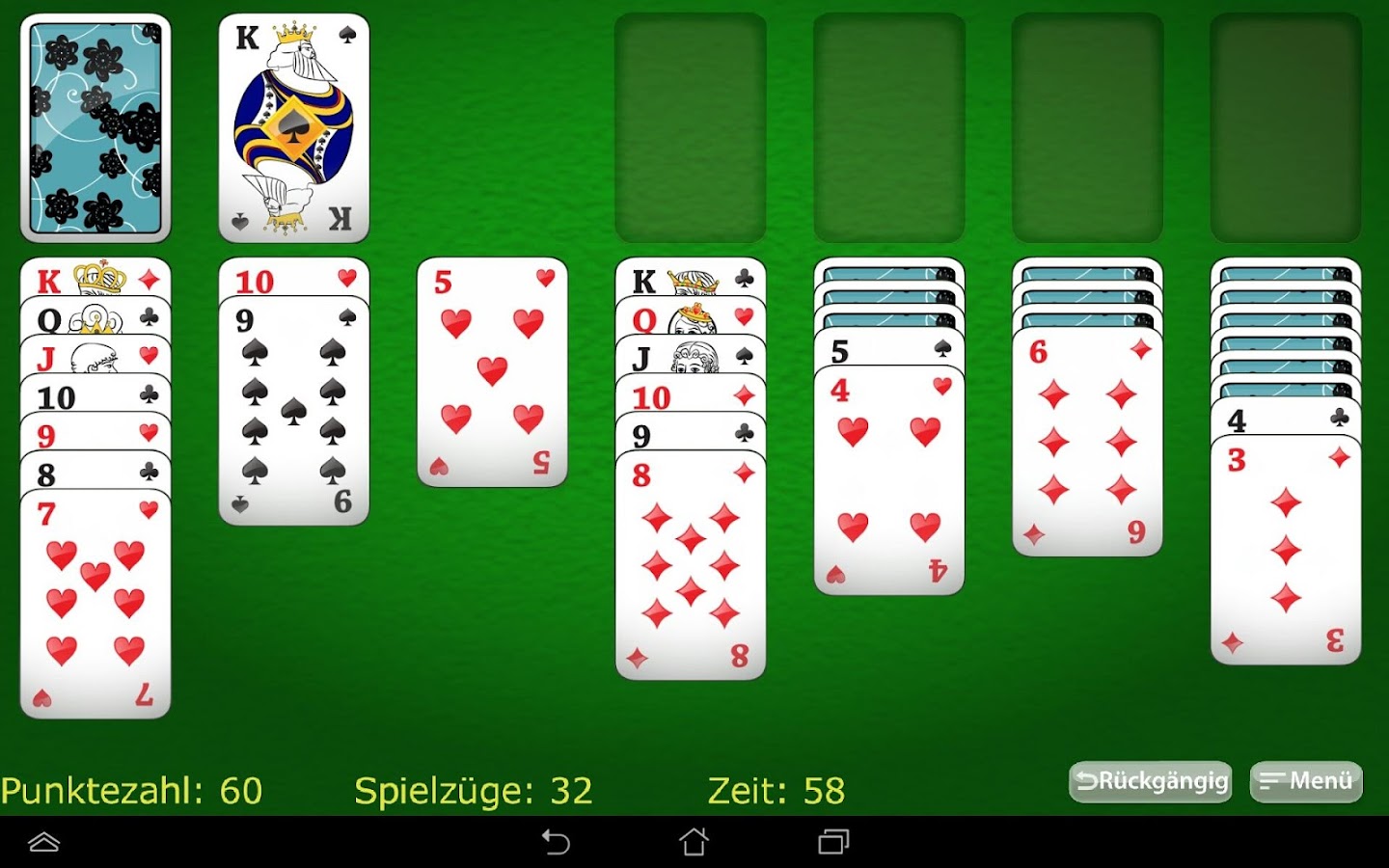Viewport: 1389px width, 868px height.
Task: Tap the face-down stock pile
Action: 95,126
